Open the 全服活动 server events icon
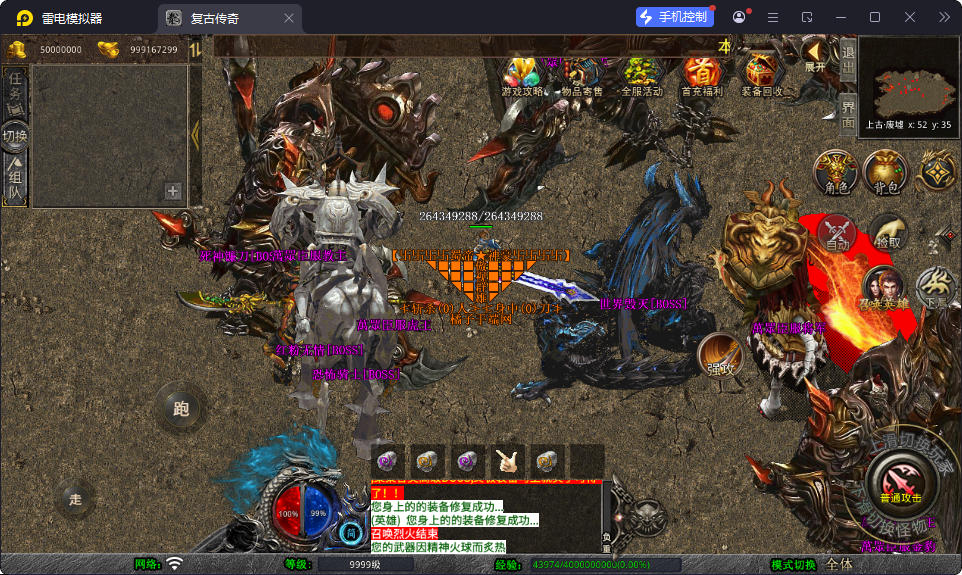The image size is (962, 575). click(642, 75)
